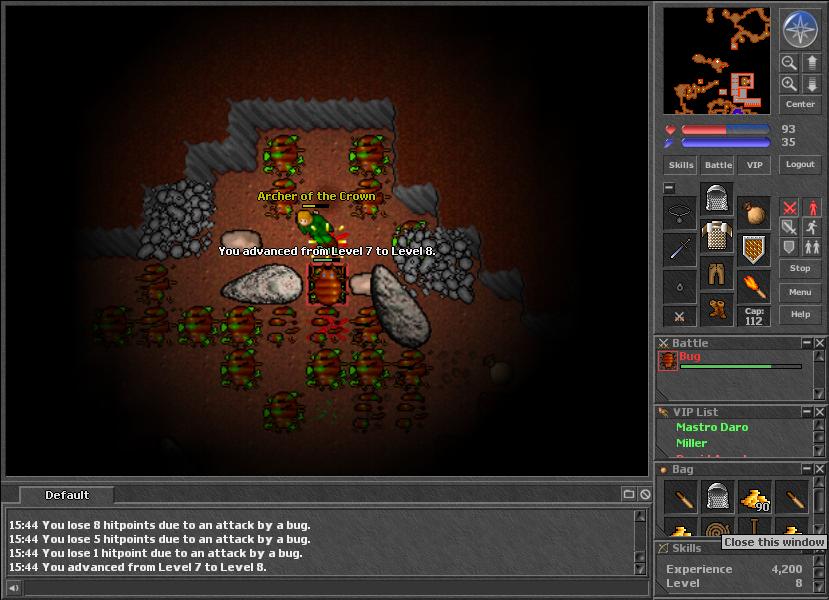829x600 pixels.
Task: Zoom in the minimap
Action: tap(789, 84)
